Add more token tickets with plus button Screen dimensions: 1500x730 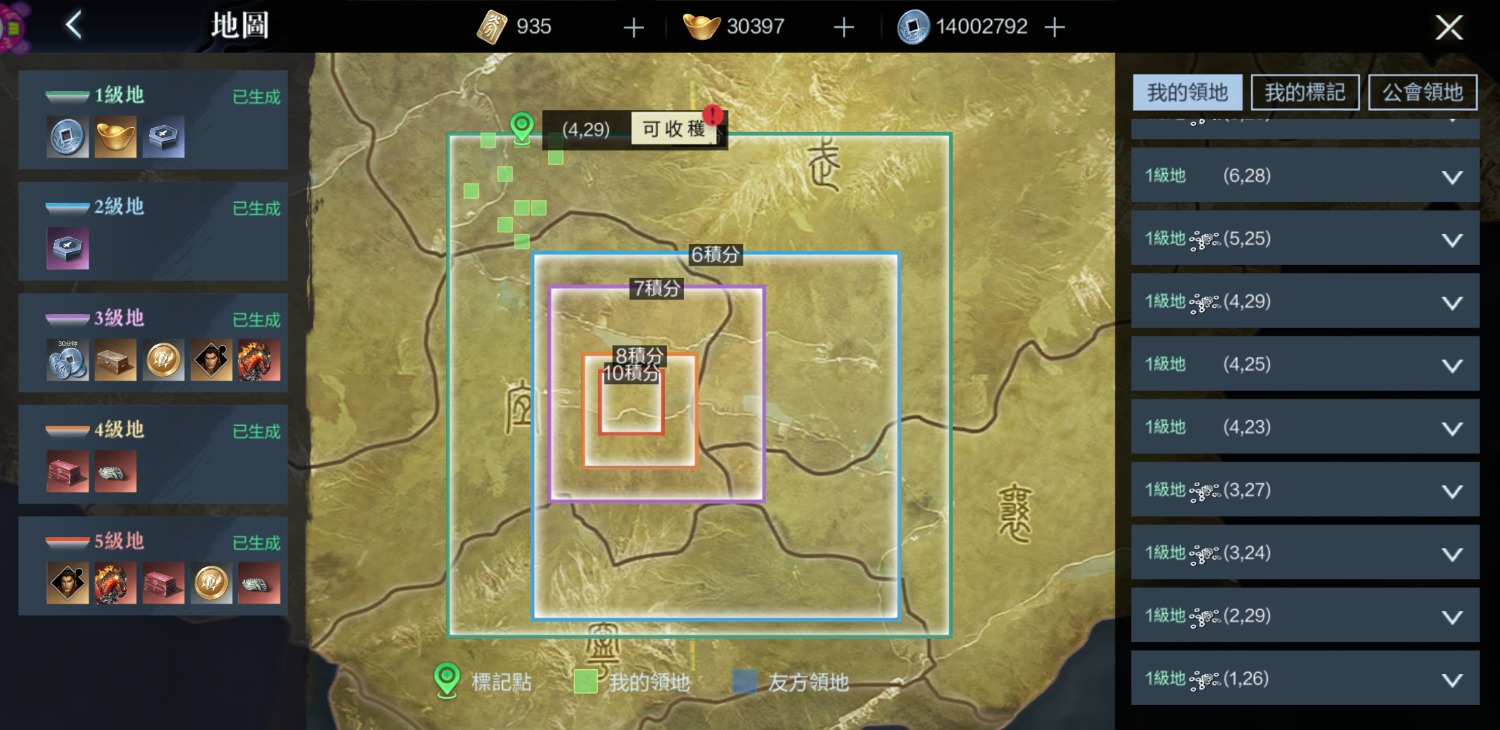click(x=634, y=27)
